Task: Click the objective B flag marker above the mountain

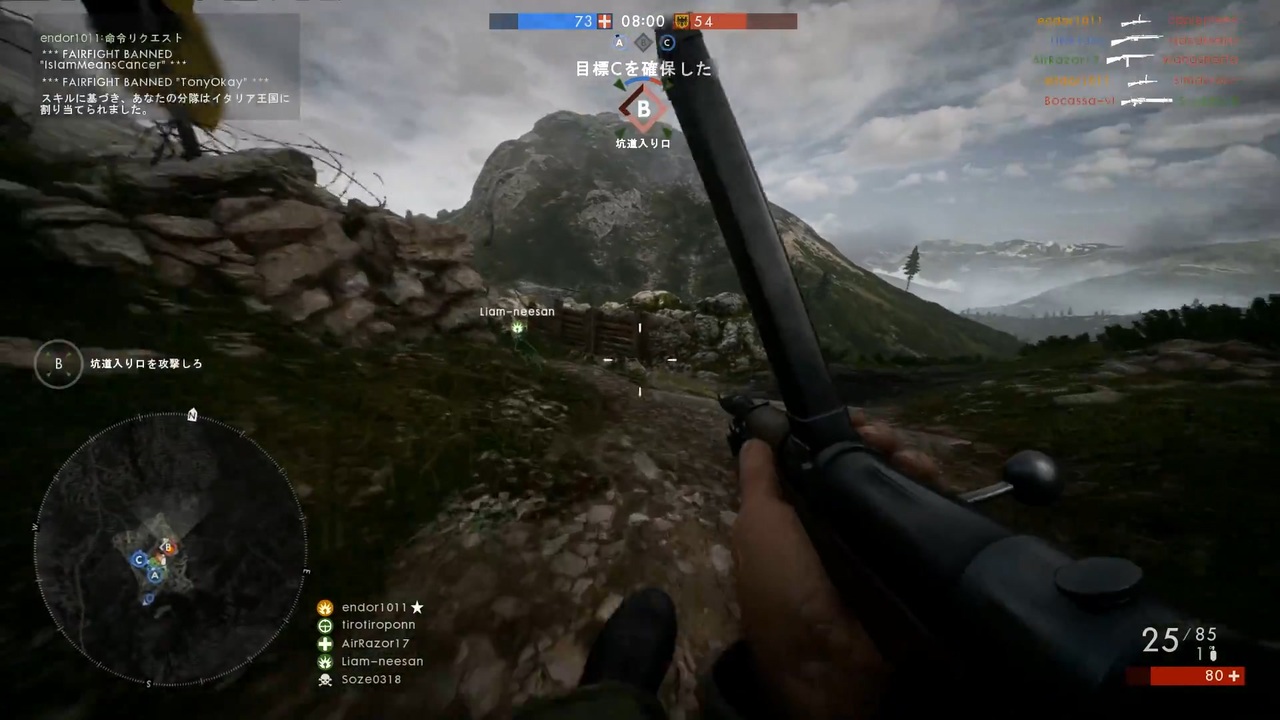Action: coord(642,108)
